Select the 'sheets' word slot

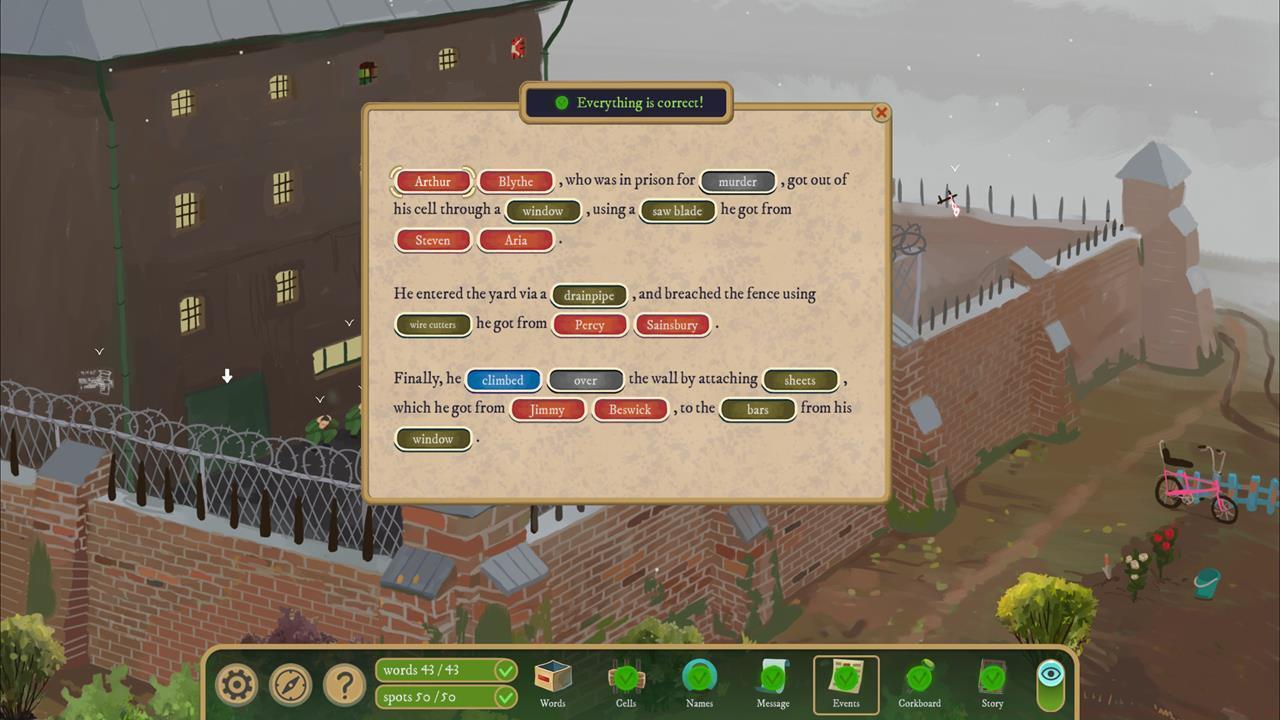click(x=800, y=381)
